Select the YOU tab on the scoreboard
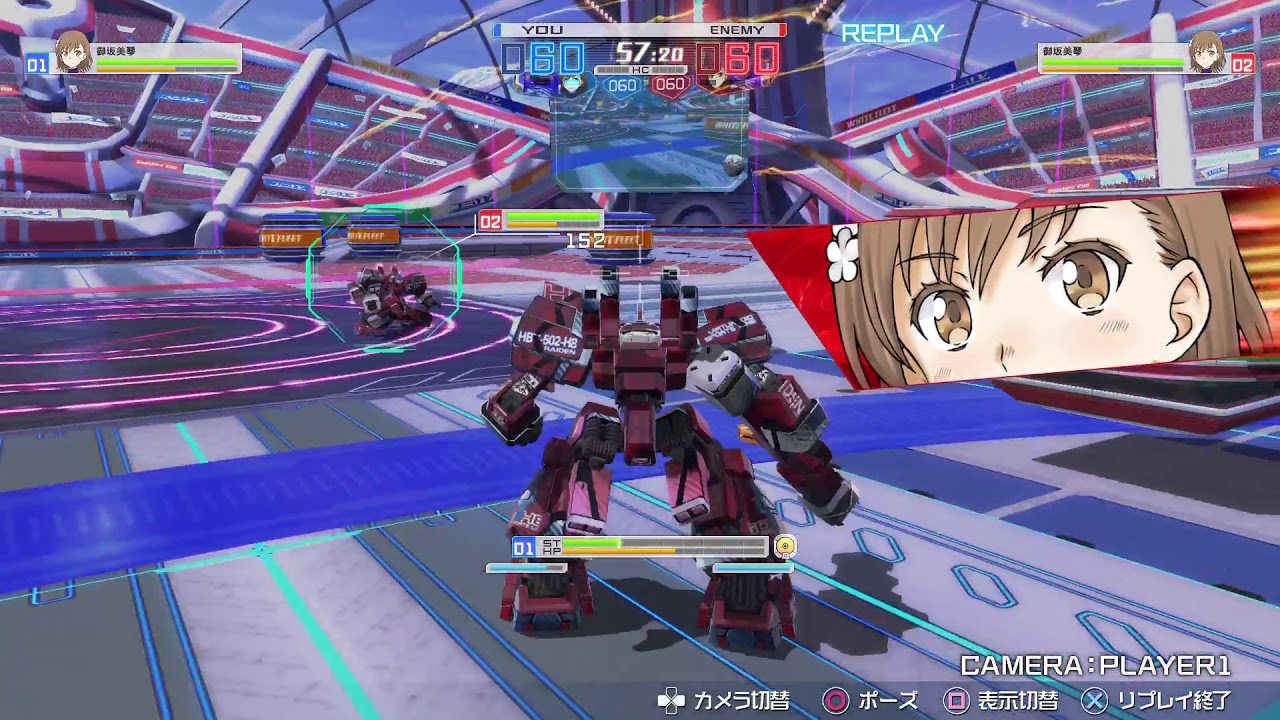 540,29
